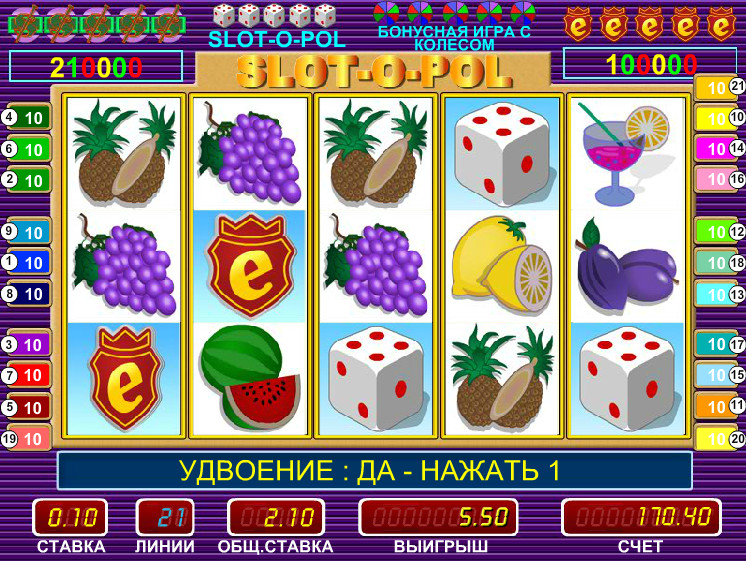746x561 pixels.
Task: Select the green payline 12 indicator
Action: [721, 231]
